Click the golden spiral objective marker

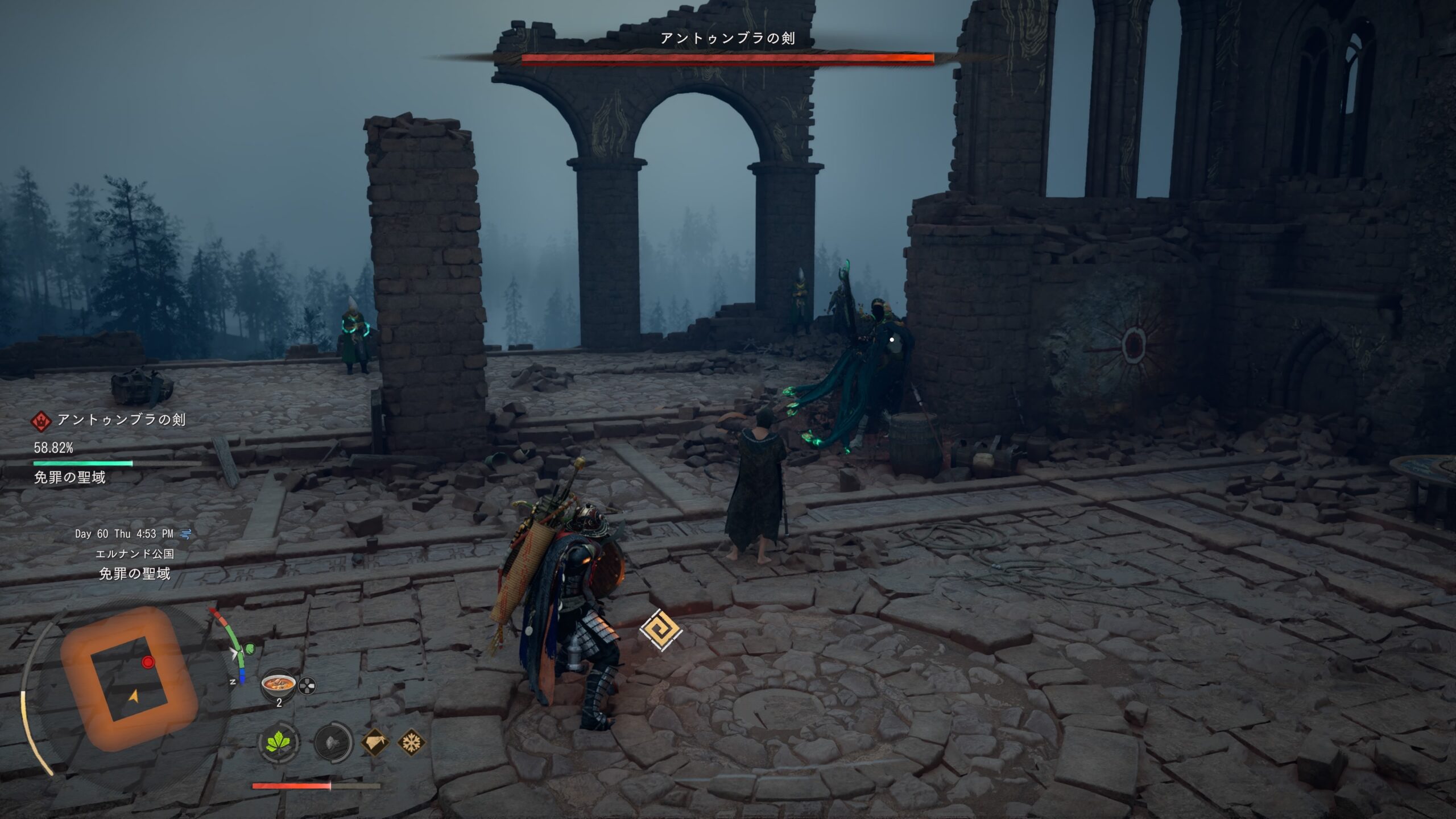pos(660,630)
